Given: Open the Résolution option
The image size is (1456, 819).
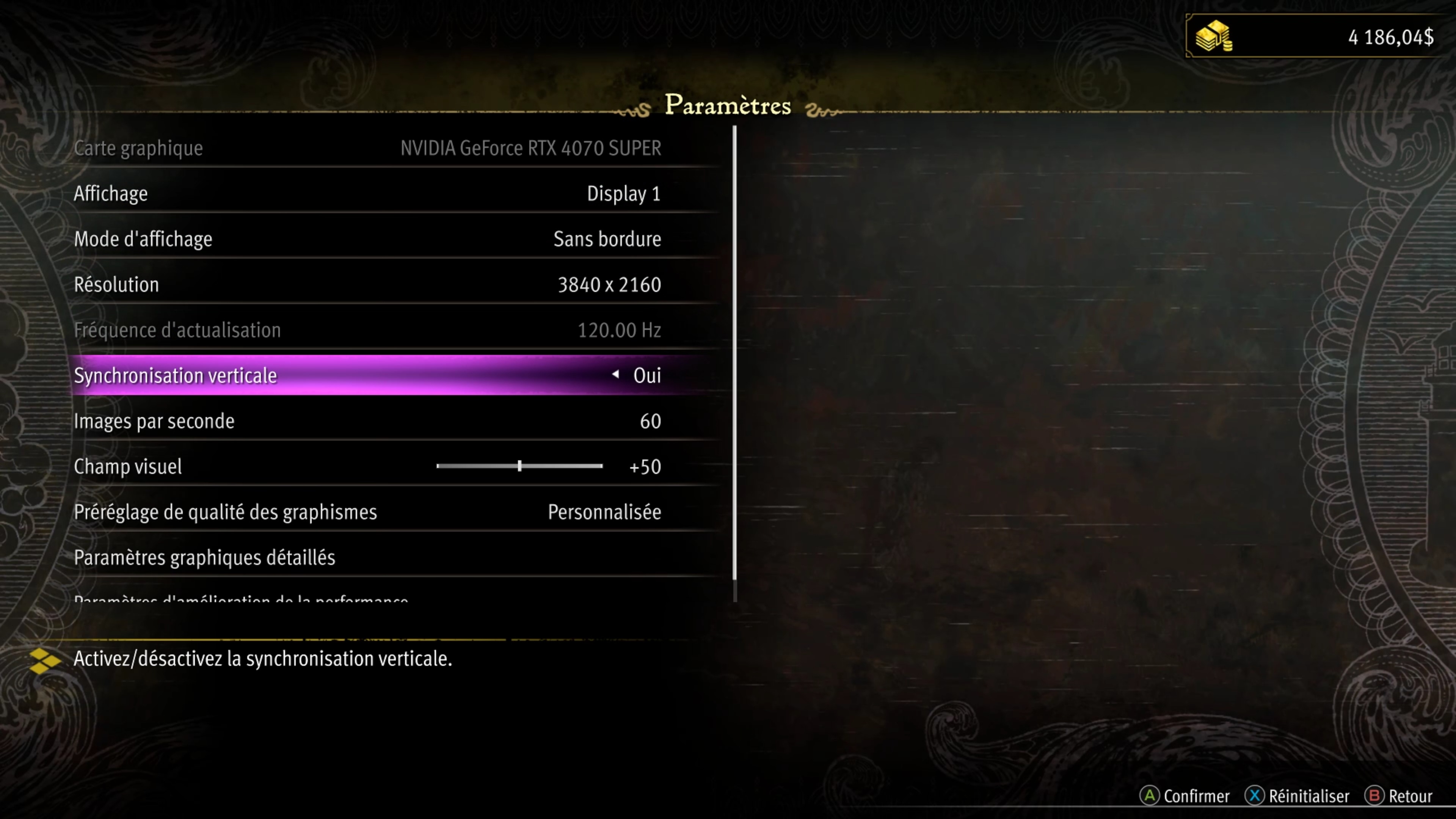Looking at the screenshot, I should 367,285.
